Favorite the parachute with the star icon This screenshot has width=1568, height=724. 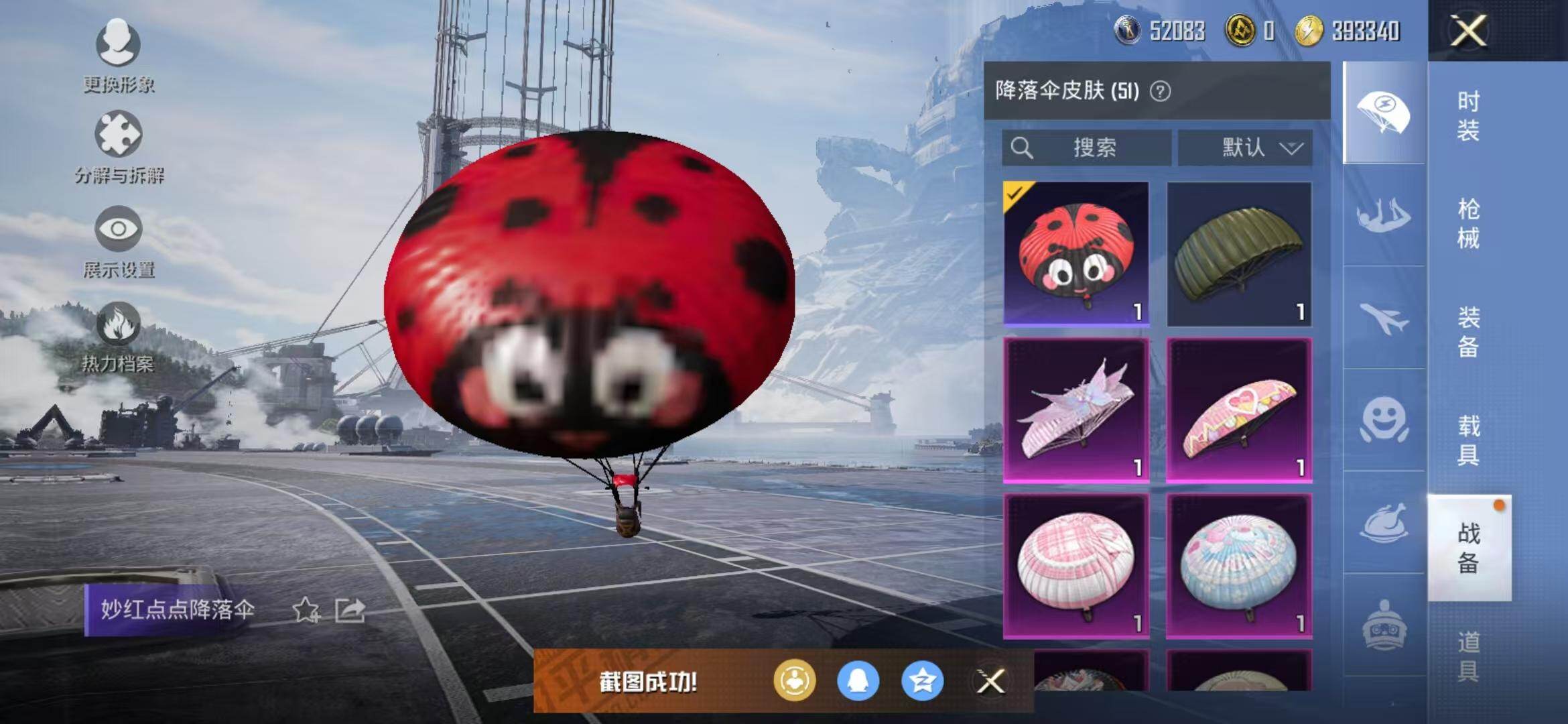pyautogui.click(x=306, y=610)
